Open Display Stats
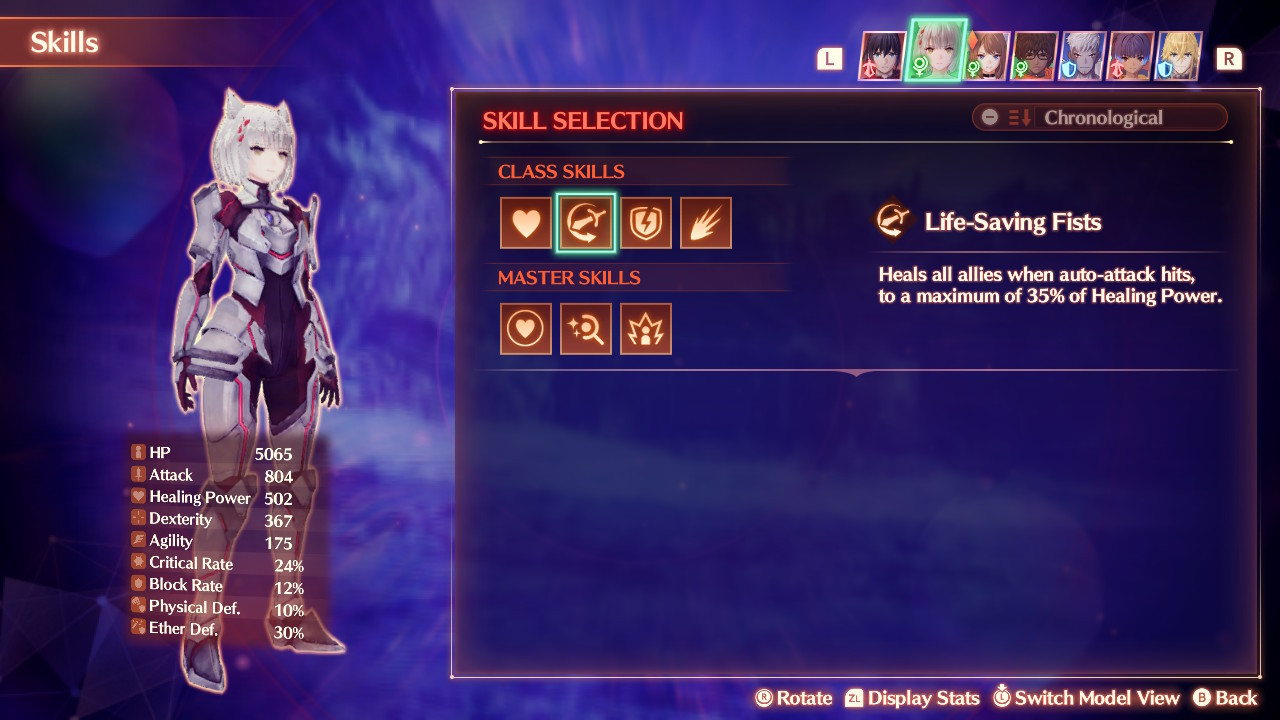 point(923,698)
